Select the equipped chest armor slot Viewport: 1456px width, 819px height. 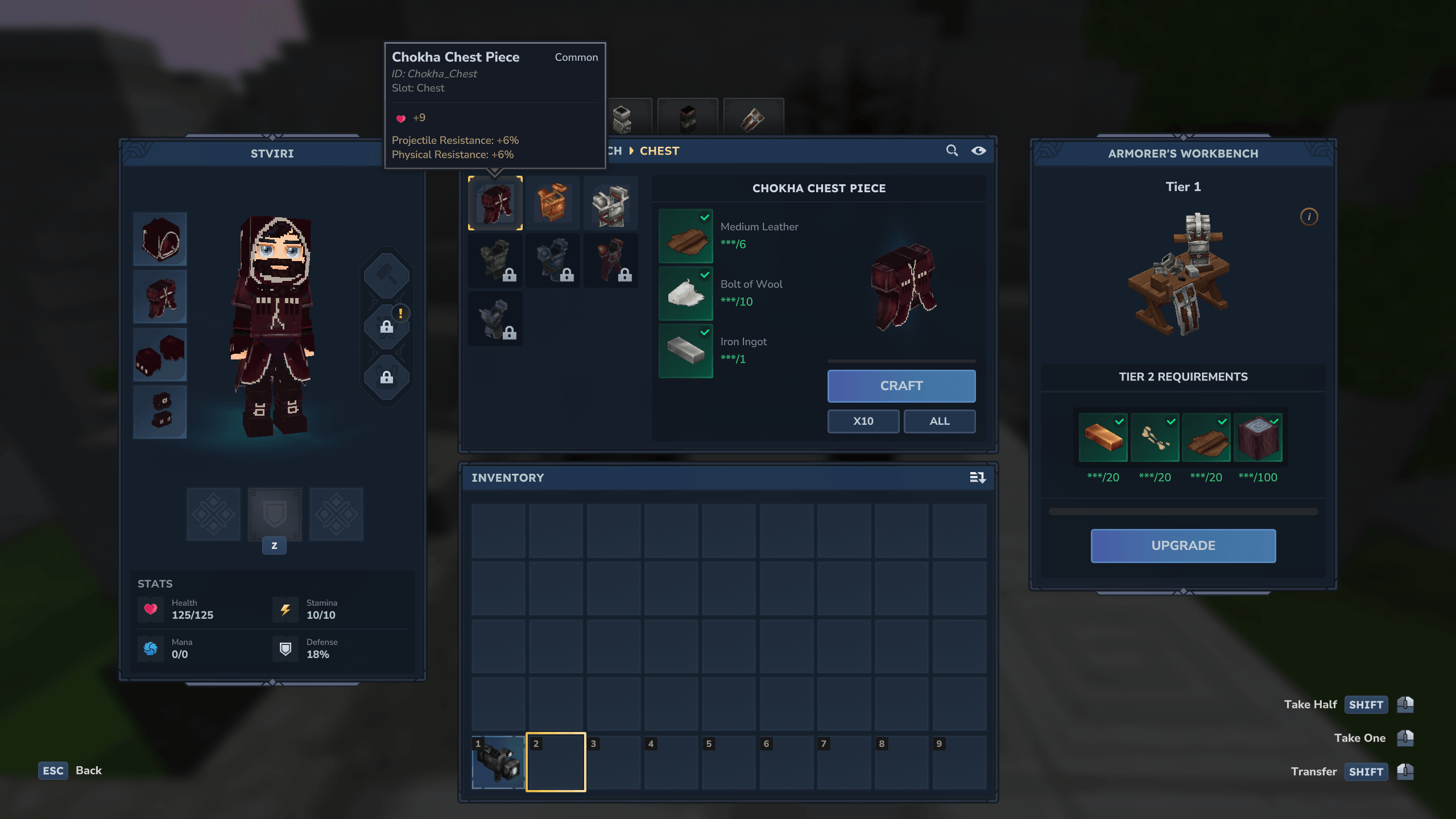tap(160, 297)
